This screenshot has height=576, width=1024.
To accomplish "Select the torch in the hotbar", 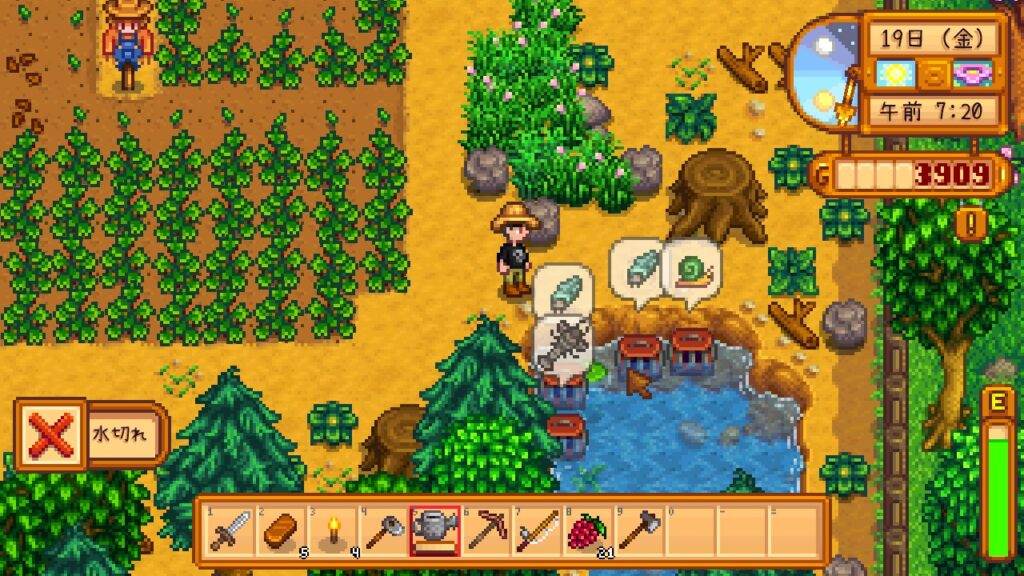I will click(x=332, y=530).
